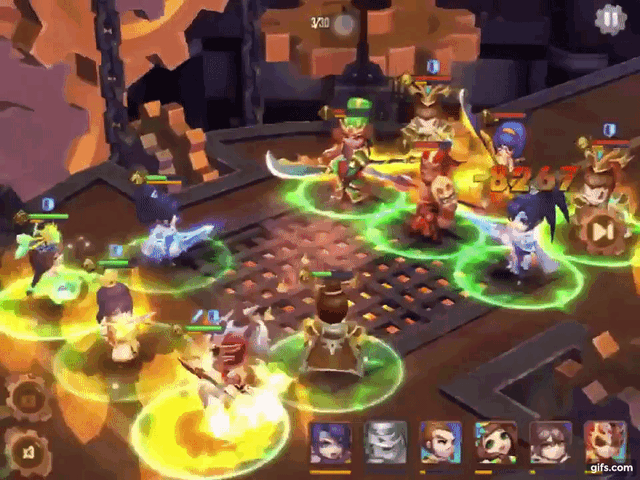This screenshot has height=480, width=640.
Task: Pause the battle with the gear button
Action: pyautogui.click(x=608, y=19)
